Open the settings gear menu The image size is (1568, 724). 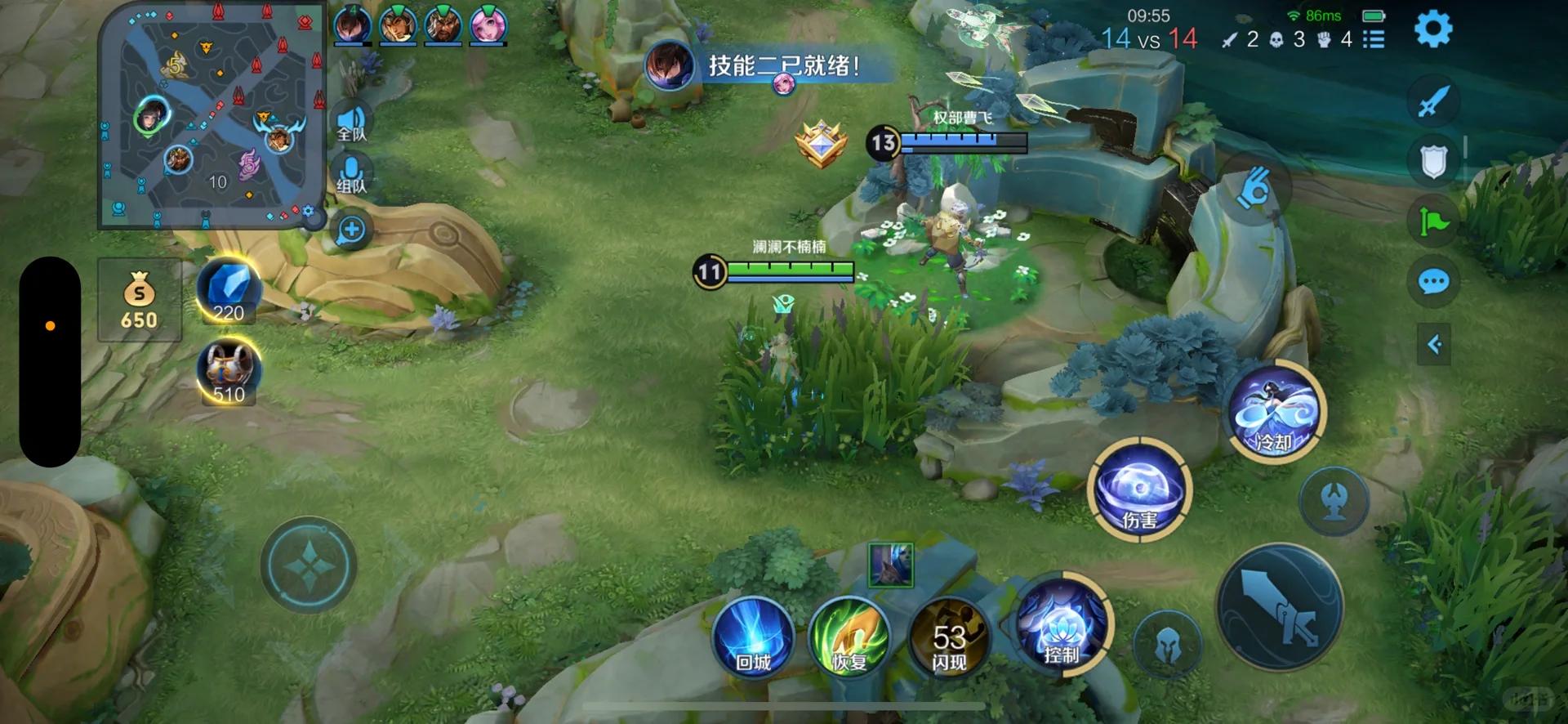pyautogui.click(x=1432, y=29)
